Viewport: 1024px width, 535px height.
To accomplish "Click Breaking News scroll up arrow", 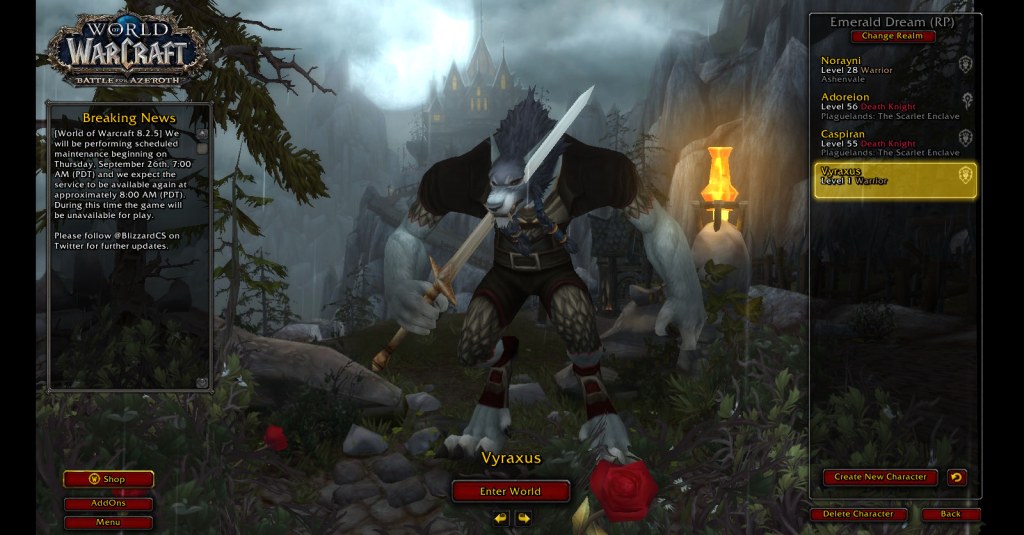I will pyautogui.click(x=202, y=133).
